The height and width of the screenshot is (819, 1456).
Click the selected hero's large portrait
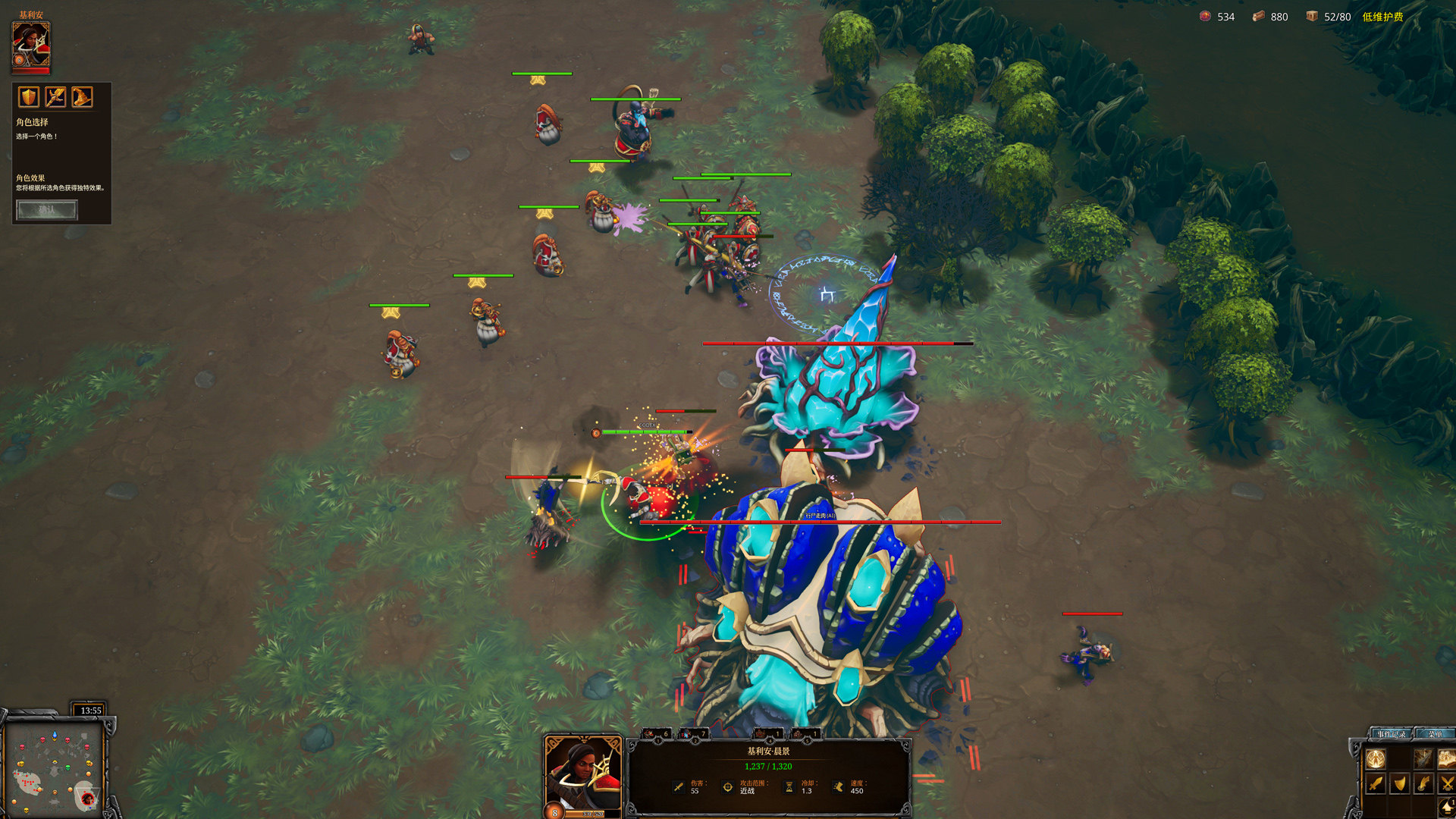click(582, 775)
